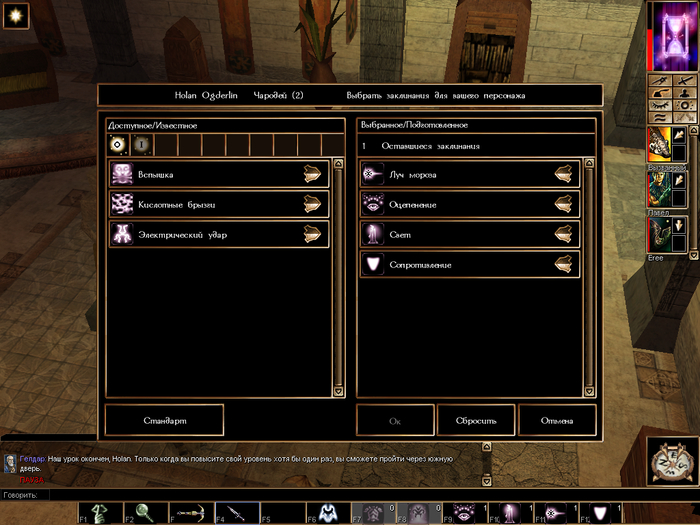Use the F4 dagger quickslot
The width and height of the screenshot is (700, 525).
point(236,513)
